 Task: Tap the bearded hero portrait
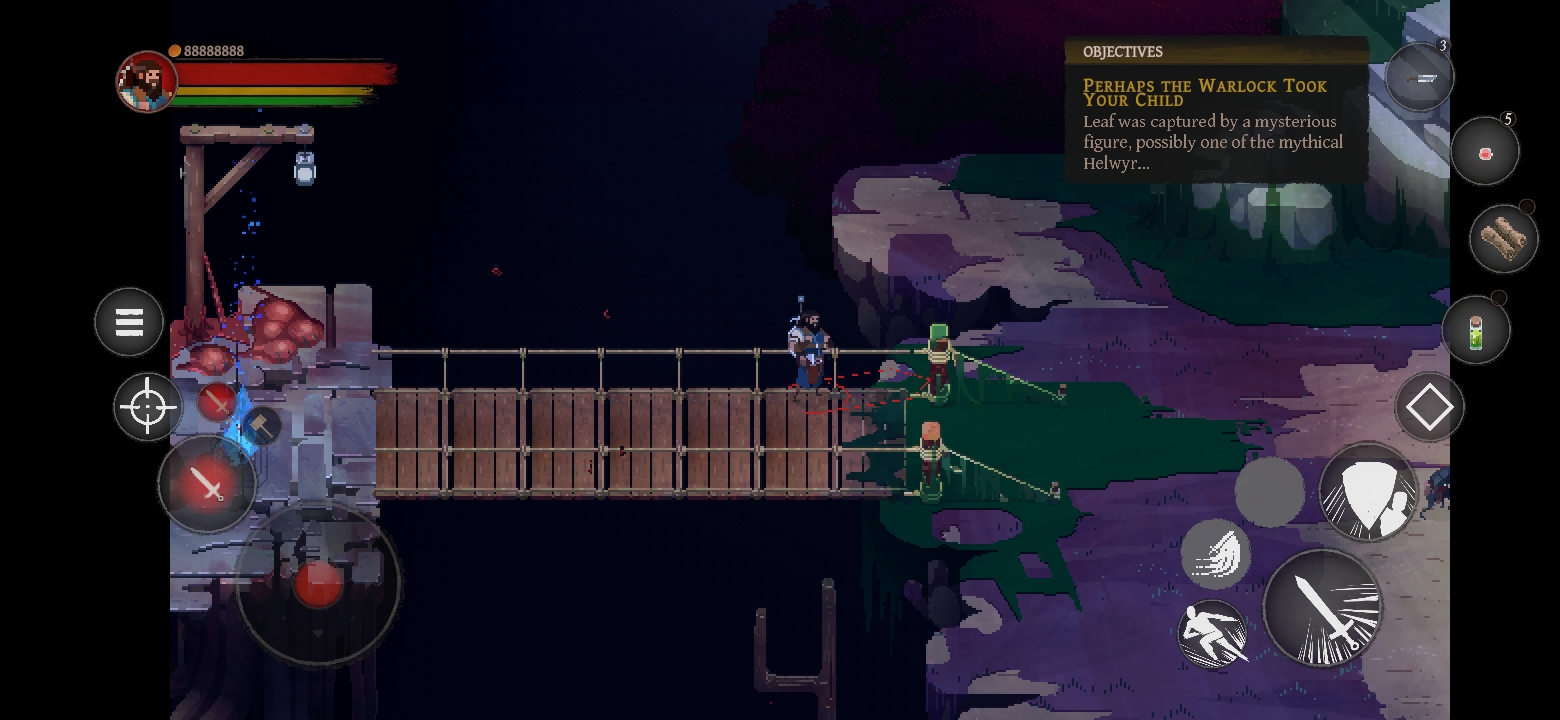click(x=146, y=81)
